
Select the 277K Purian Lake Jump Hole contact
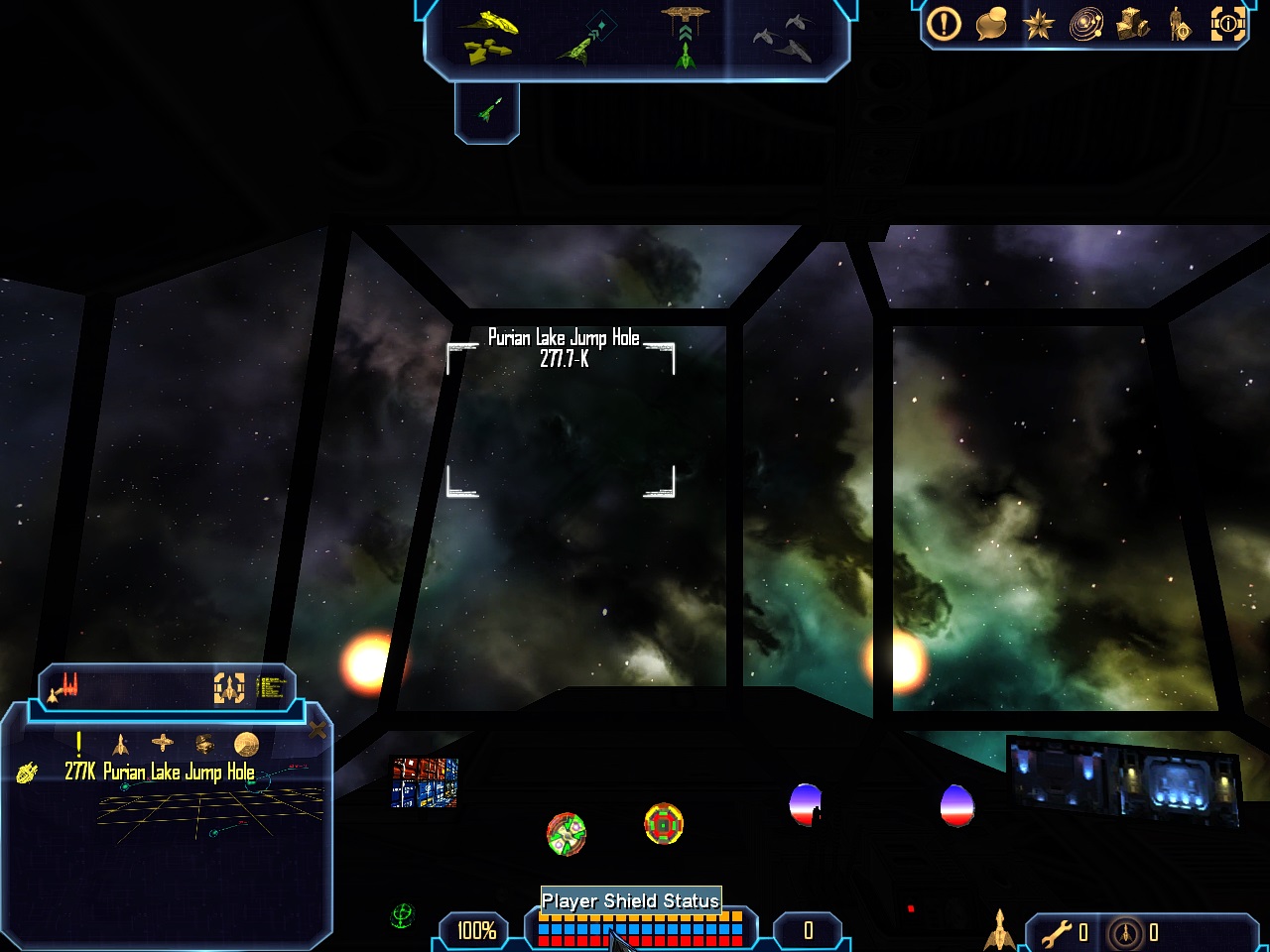[159, 772]
